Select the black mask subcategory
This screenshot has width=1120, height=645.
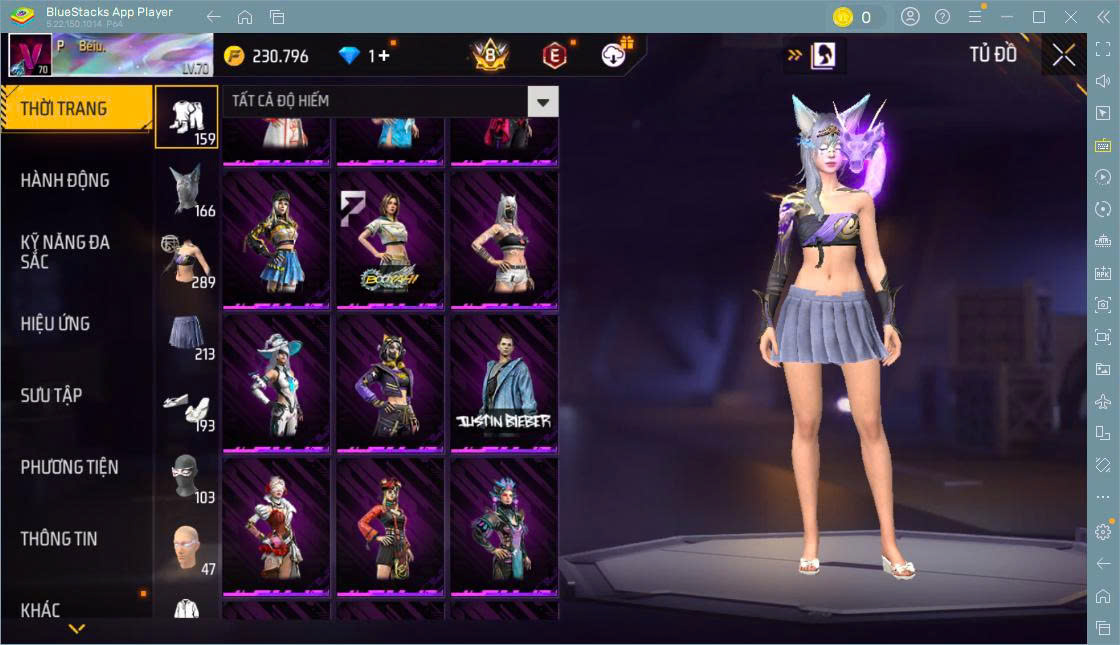[187, 478]
